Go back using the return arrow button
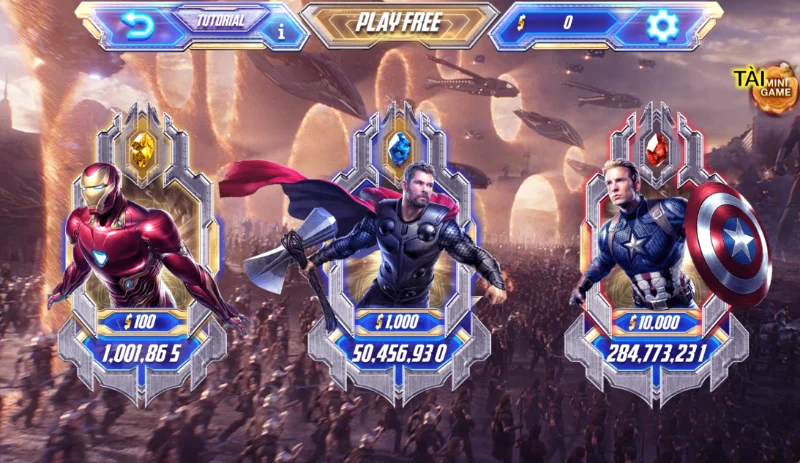This screenshot has width=800, height=463. (136, 22)
